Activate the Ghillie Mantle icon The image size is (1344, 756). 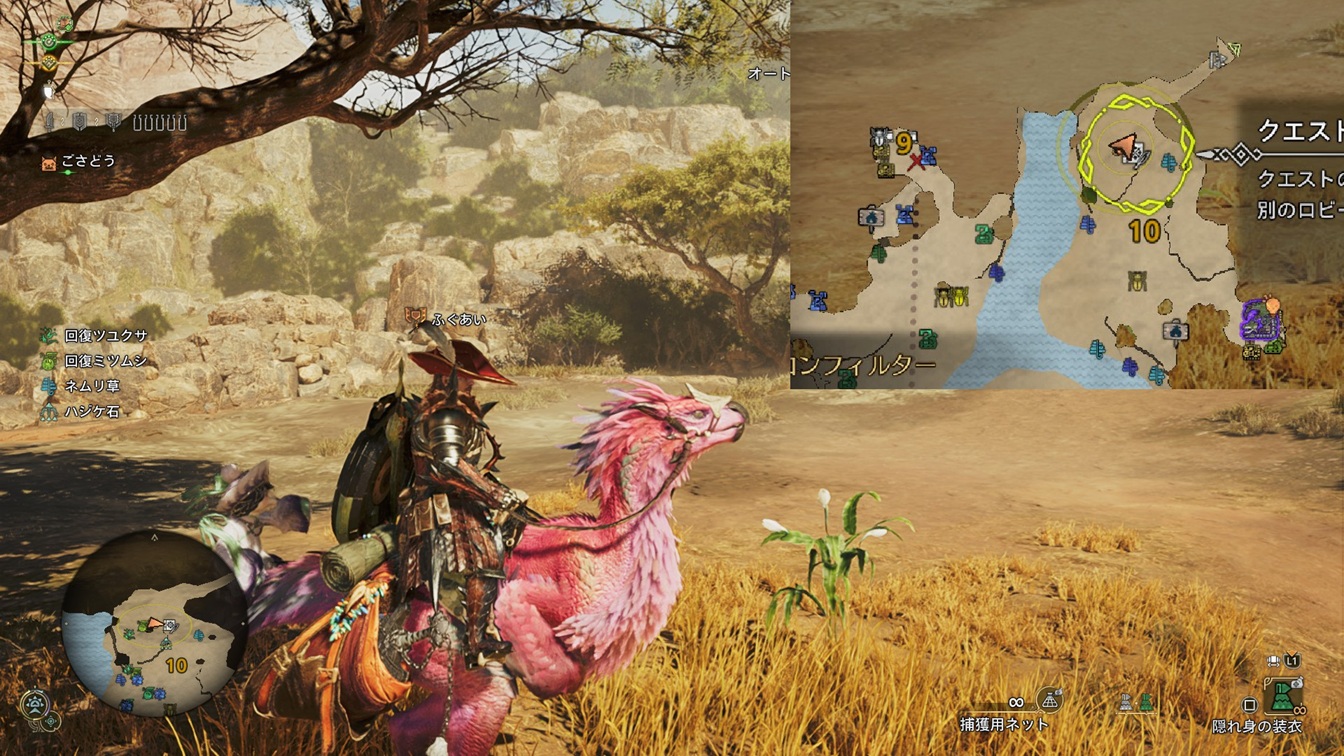click(x=1281, y=692)
